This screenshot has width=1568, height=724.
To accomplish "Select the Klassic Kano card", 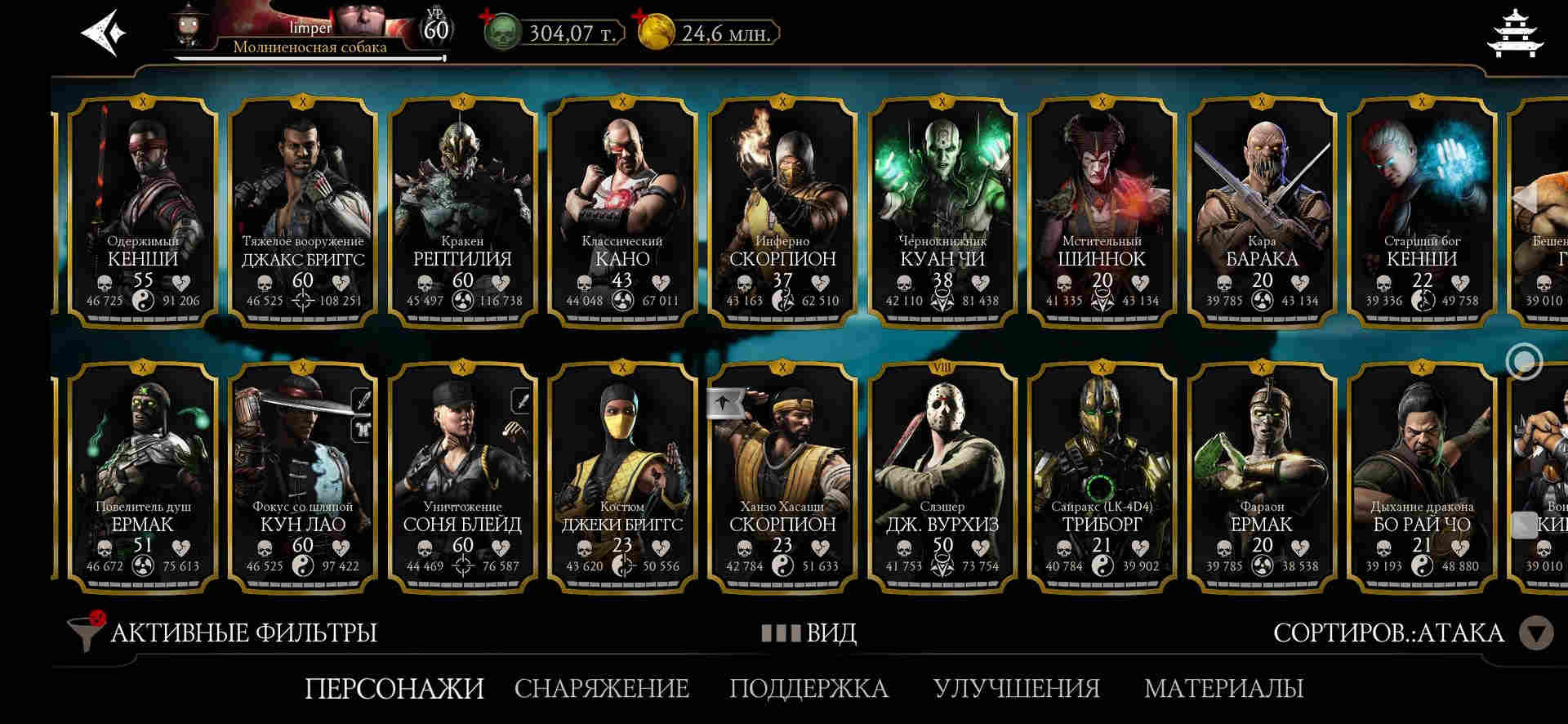I will 622,212.
